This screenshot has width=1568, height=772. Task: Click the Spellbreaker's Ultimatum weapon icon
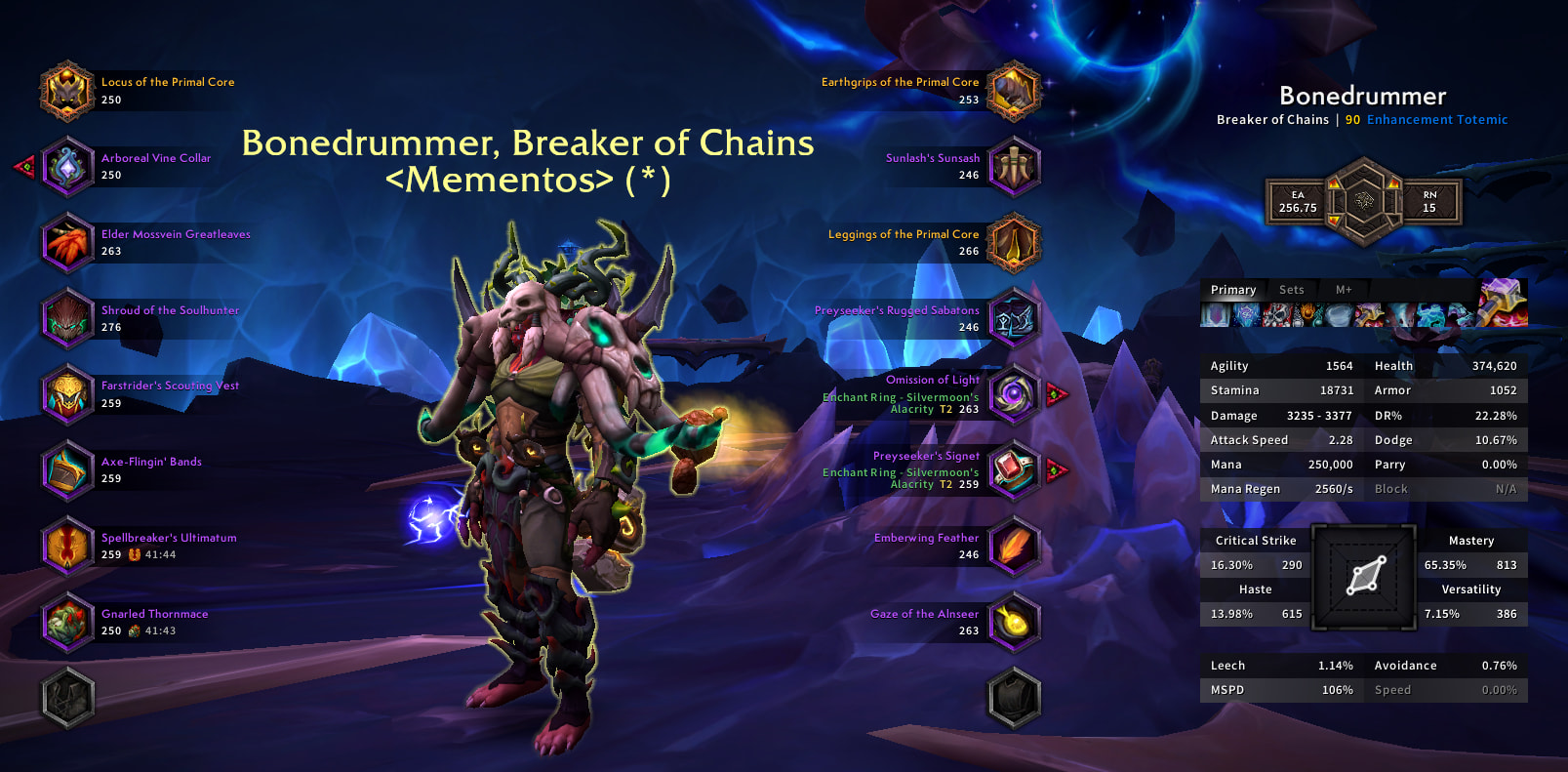coord(66,546)
